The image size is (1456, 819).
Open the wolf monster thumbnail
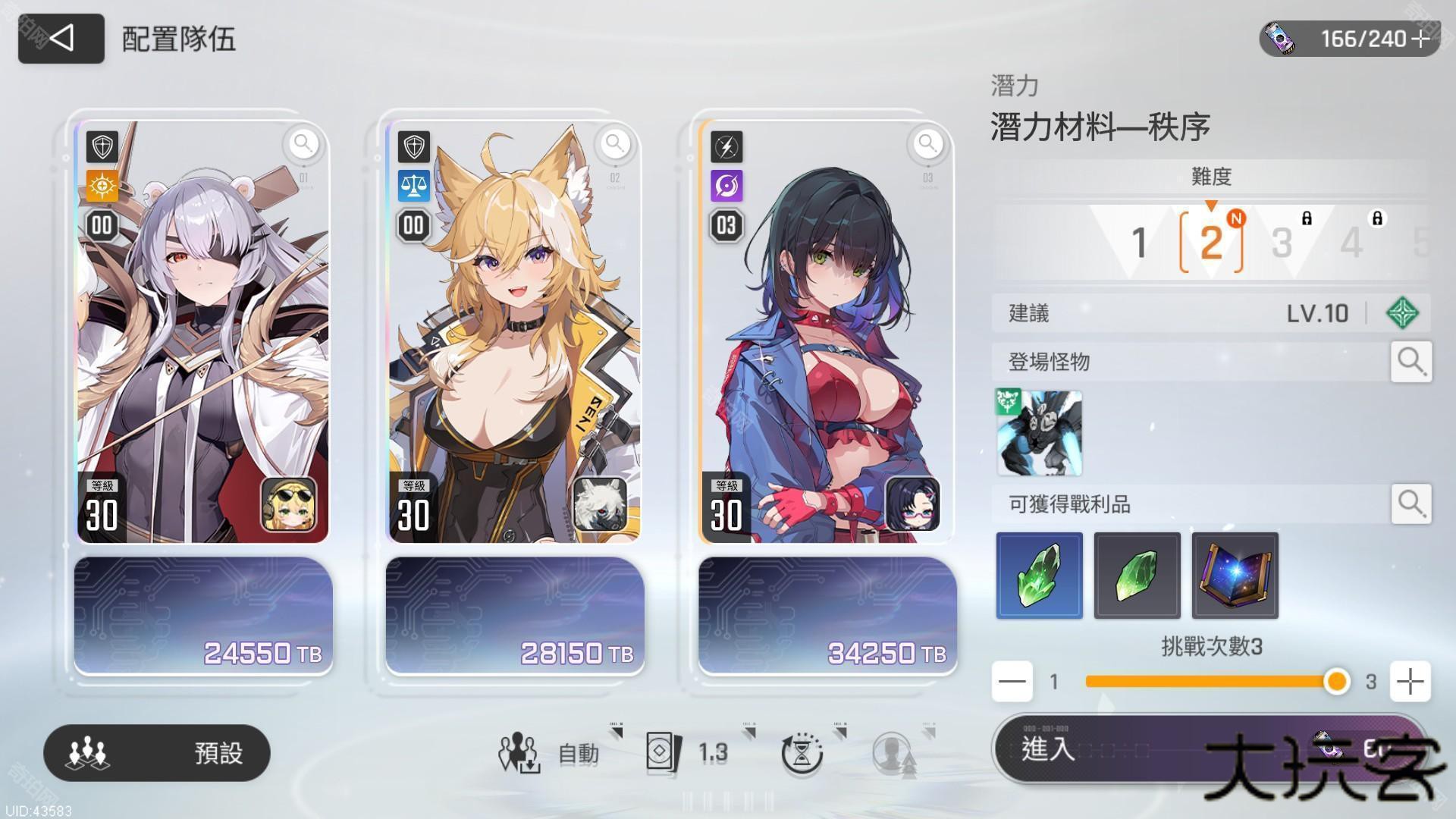1039,433
